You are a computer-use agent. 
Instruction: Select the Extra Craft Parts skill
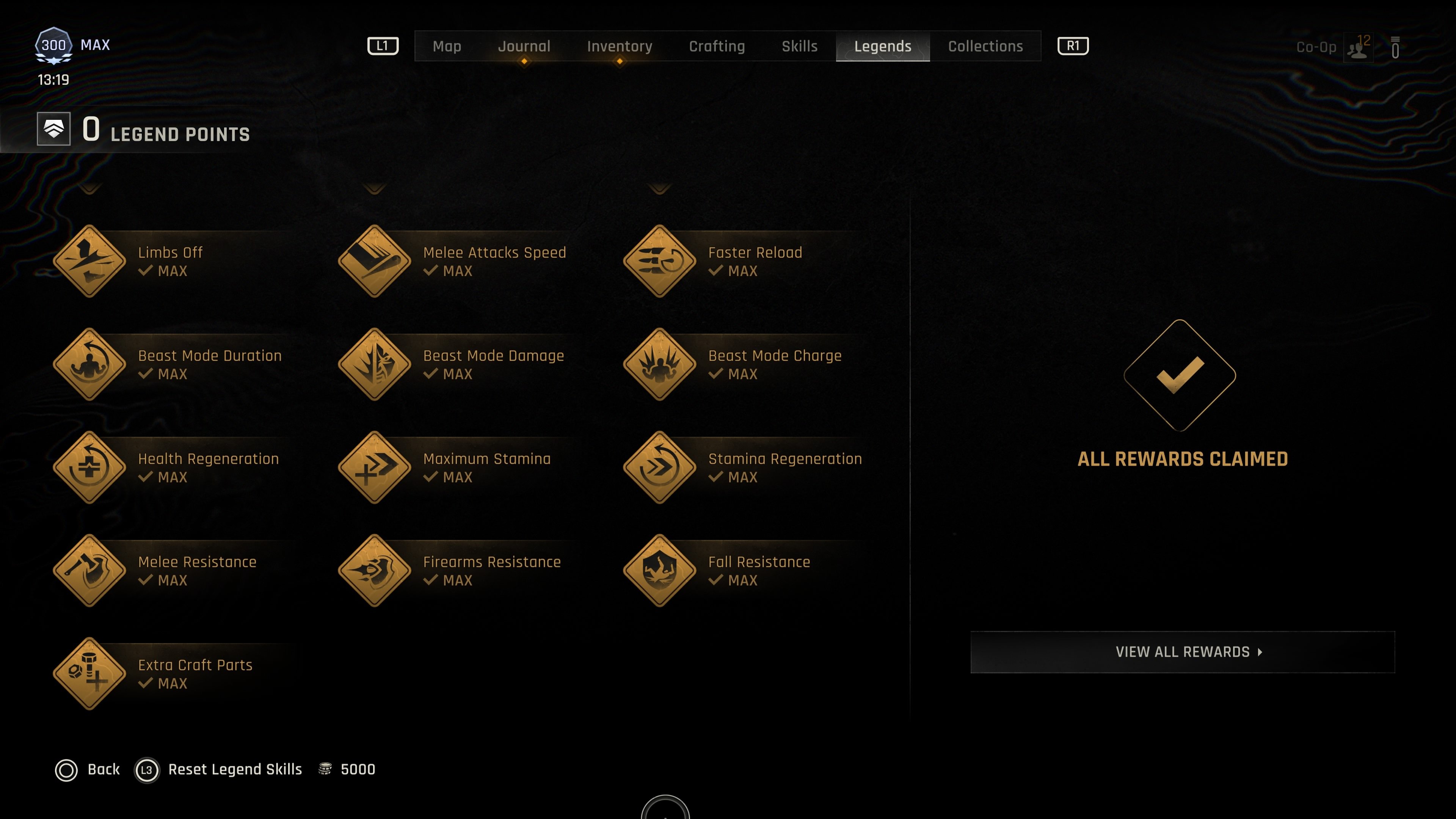tap(90, 674)
